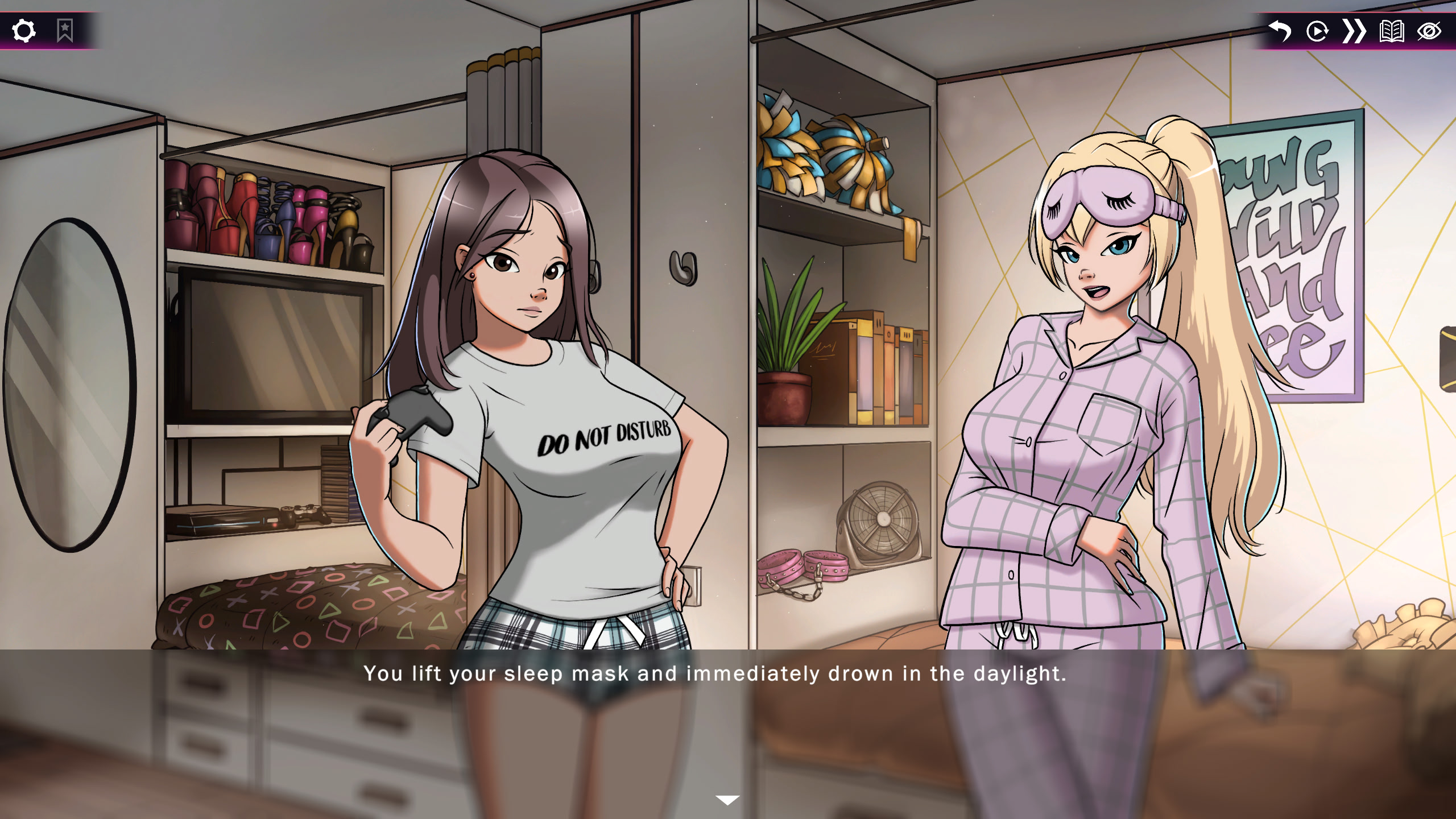
Task: Hide the interface with crossed-eye icon
Action: click(1429, 31)
